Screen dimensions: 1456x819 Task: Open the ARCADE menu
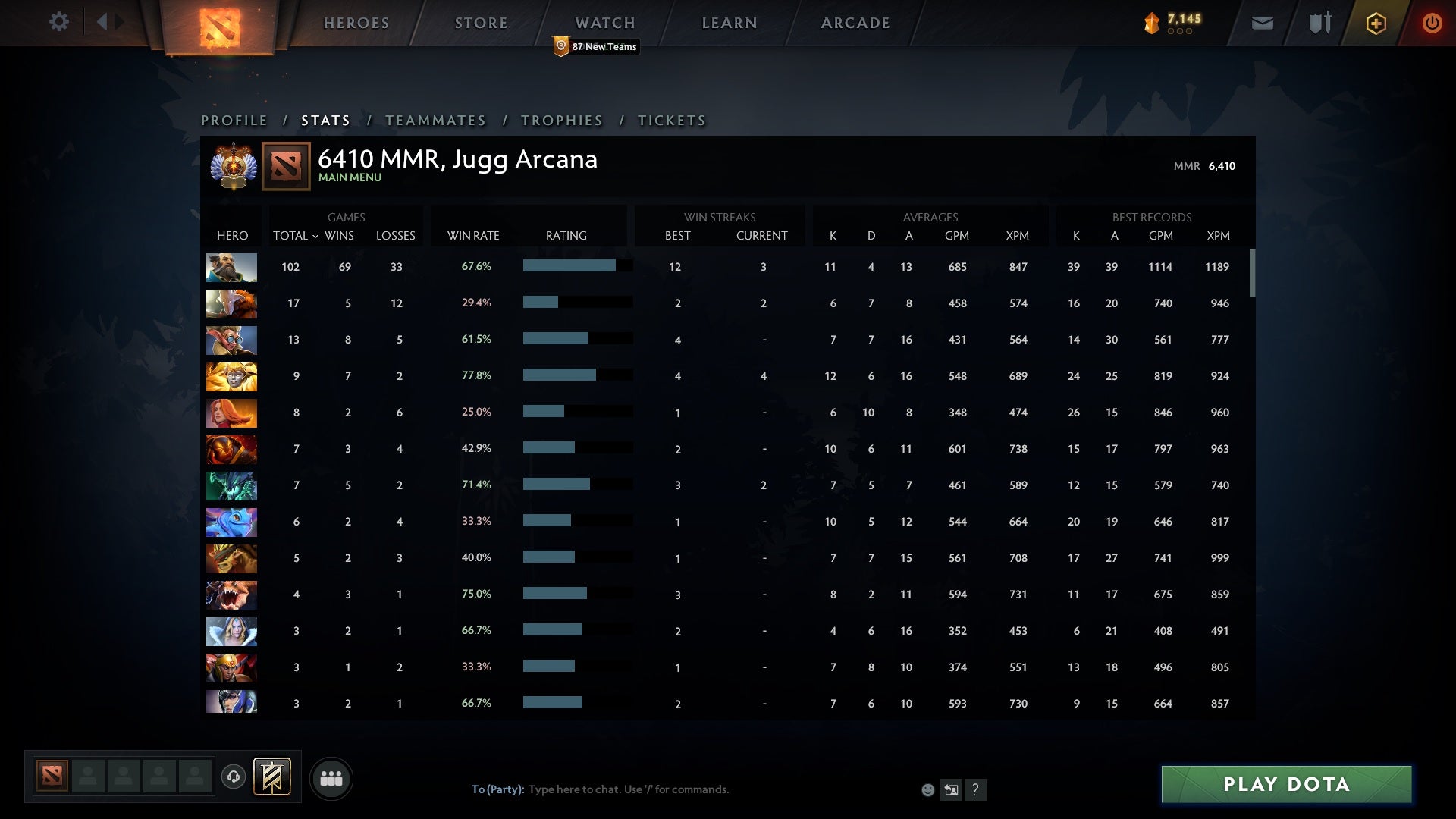[855, 23]
